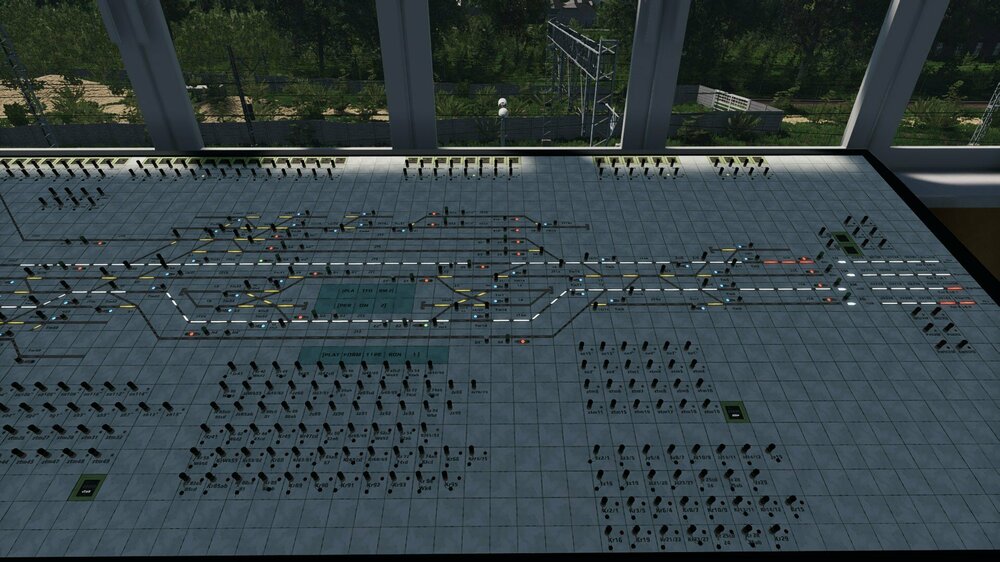Viewport: 1000px width, 562px height.
Task: Flip the Kr41 panel switch
Action: pos(205,428)
